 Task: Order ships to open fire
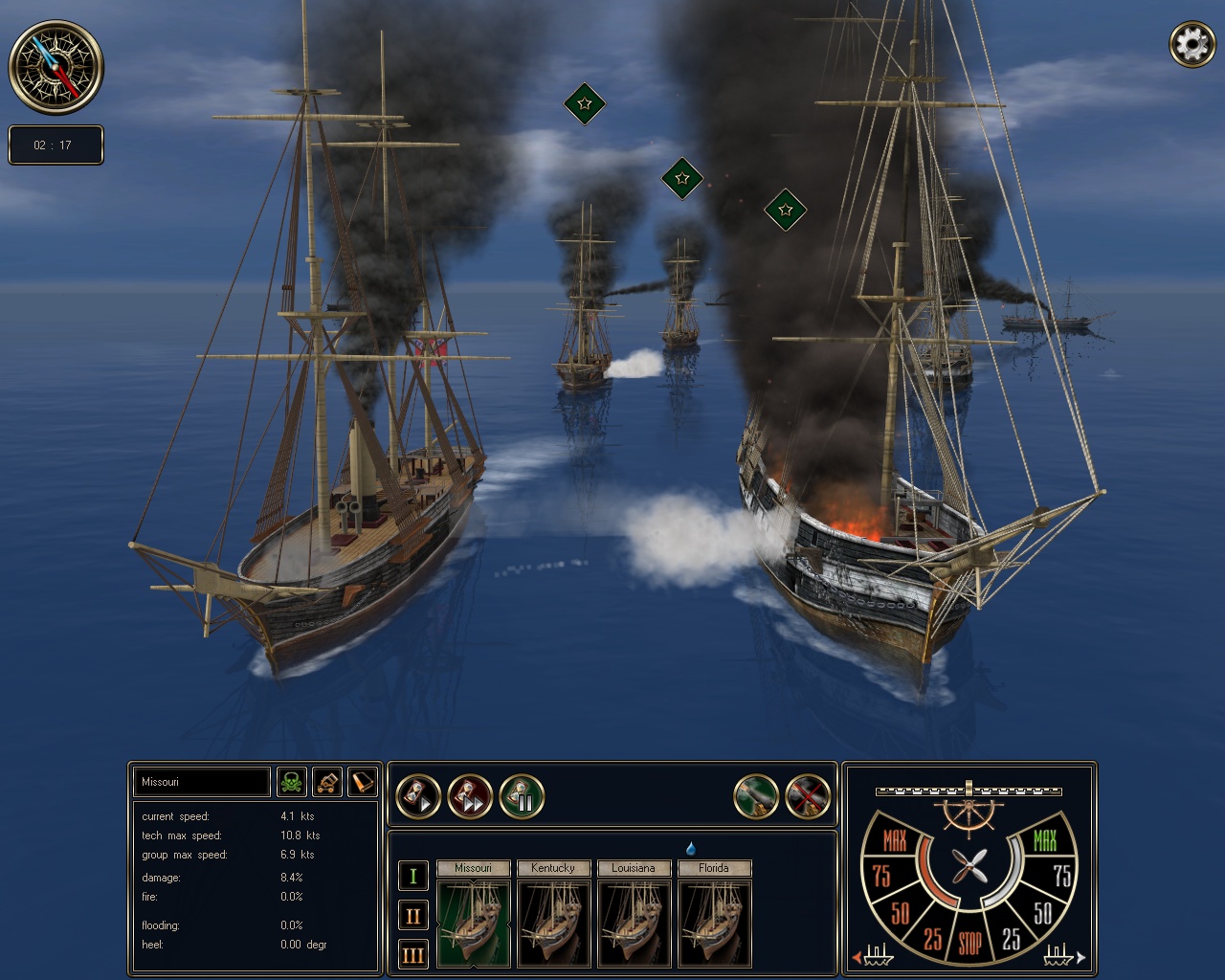coord(757,795)
